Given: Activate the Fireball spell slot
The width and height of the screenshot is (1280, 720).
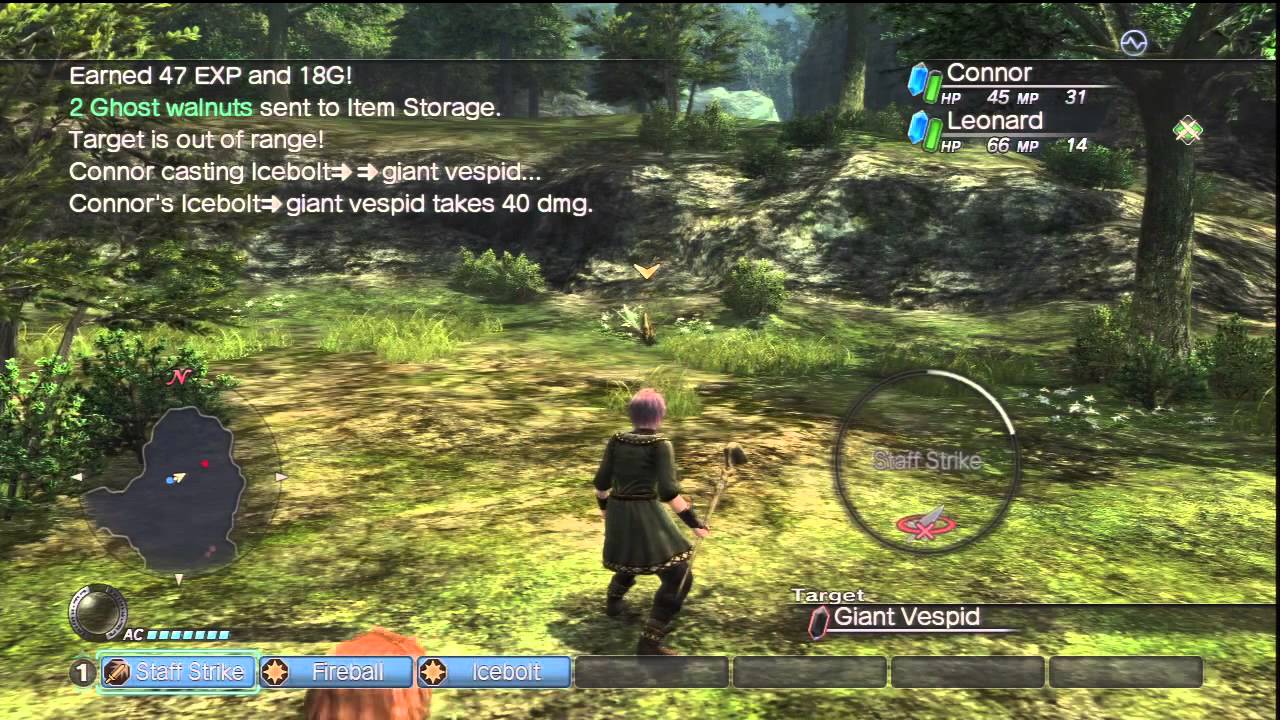Looking at the screenshot, I should [x=336, y=672].
